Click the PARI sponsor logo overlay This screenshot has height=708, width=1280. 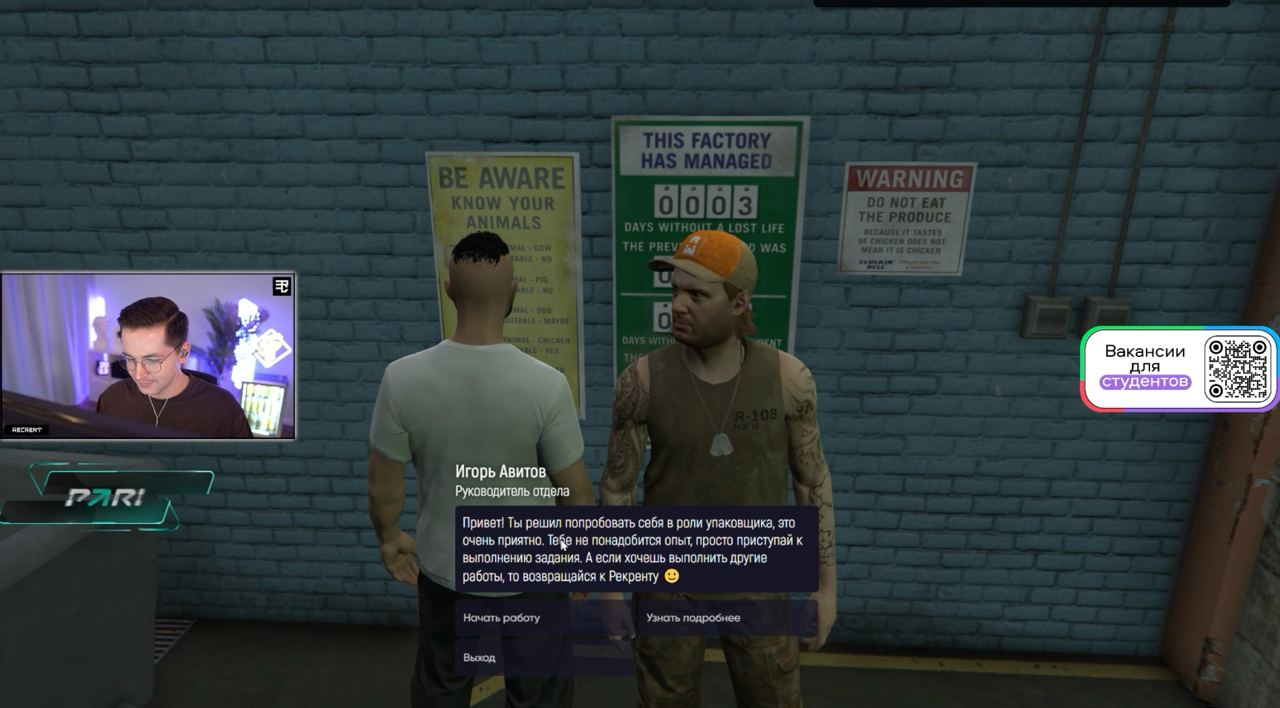coord(106,497)
